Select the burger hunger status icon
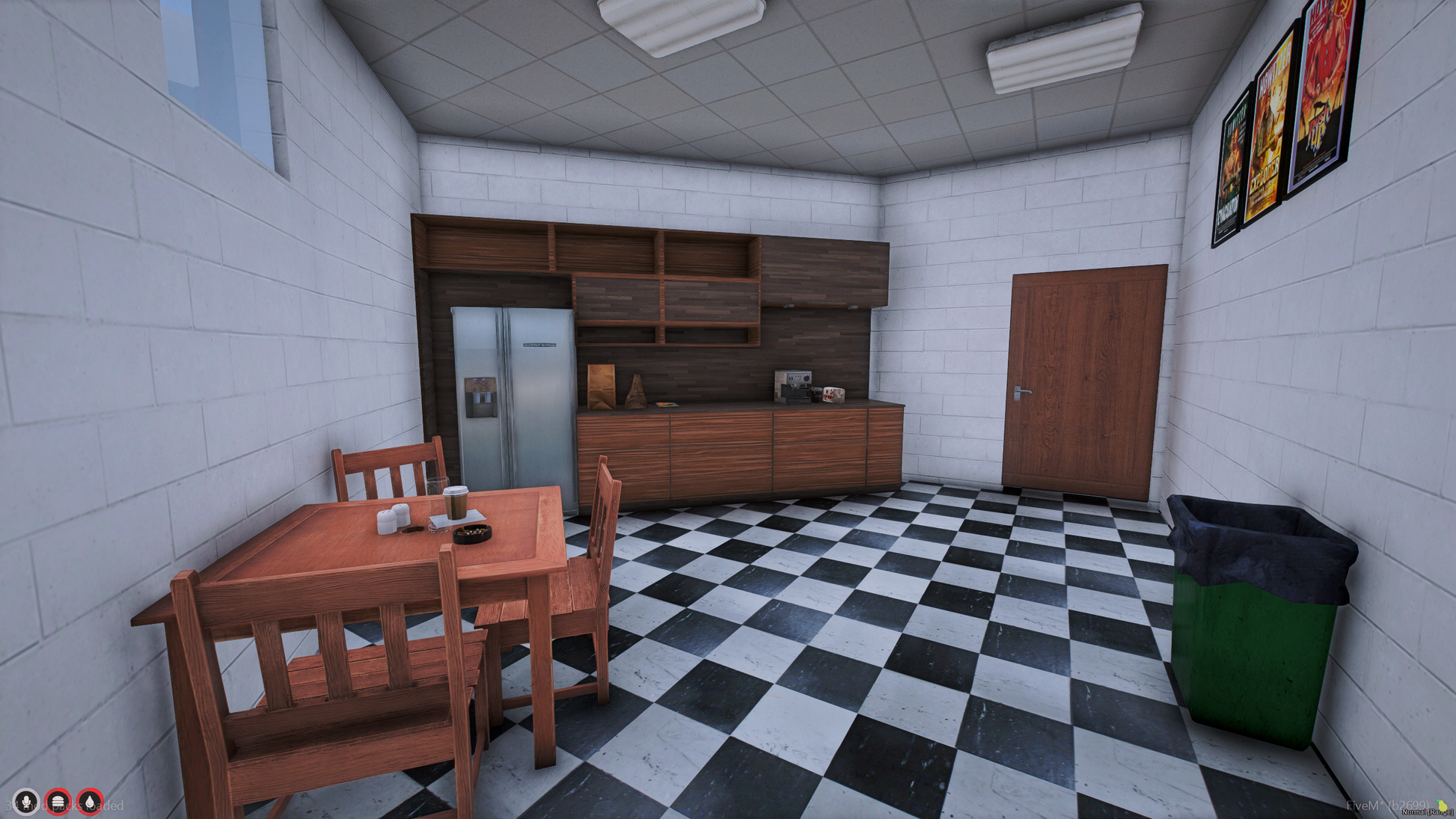This screenshot has width=1456, height=819. coord(58,802)
